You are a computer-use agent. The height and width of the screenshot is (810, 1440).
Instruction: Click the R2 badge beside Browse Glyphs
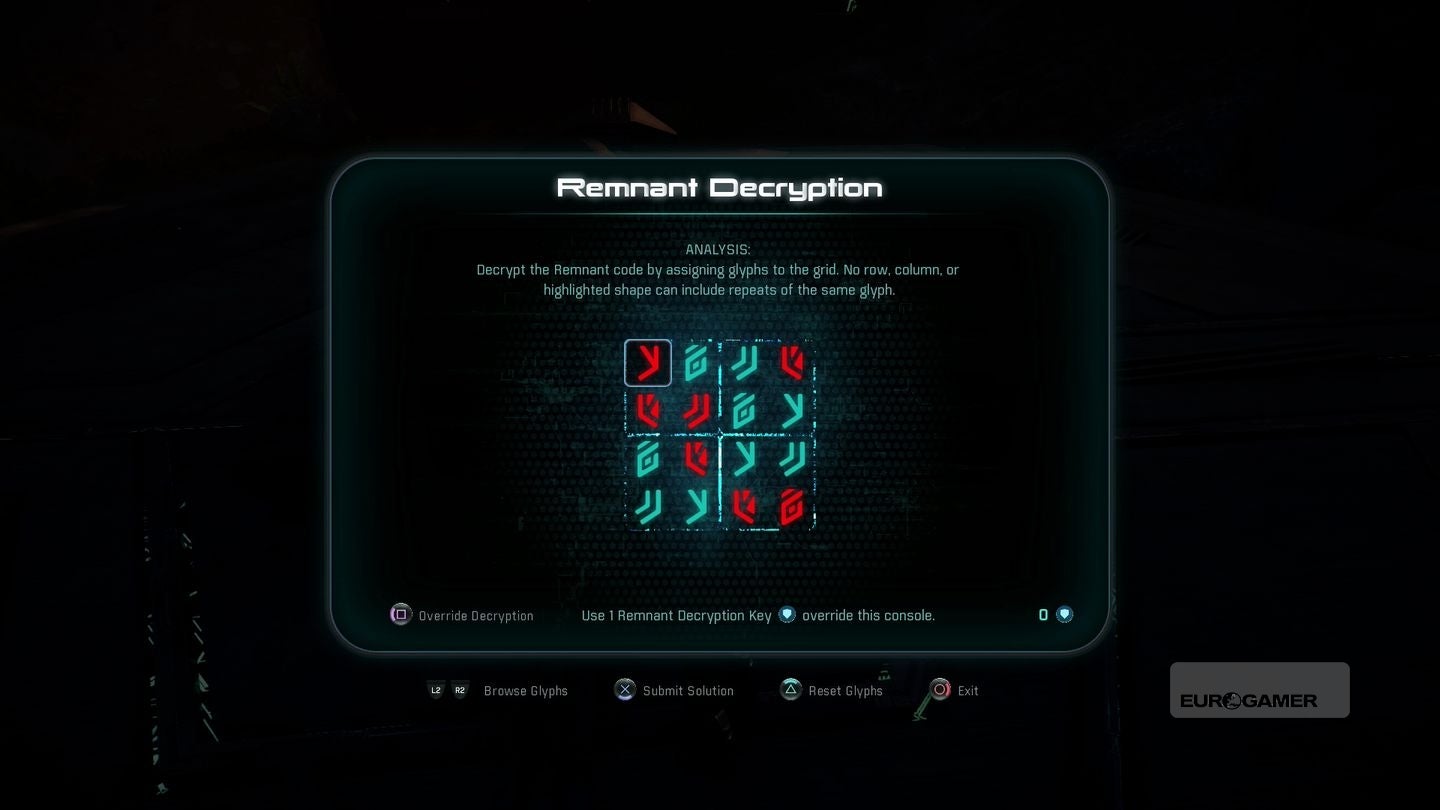[460, 690]
